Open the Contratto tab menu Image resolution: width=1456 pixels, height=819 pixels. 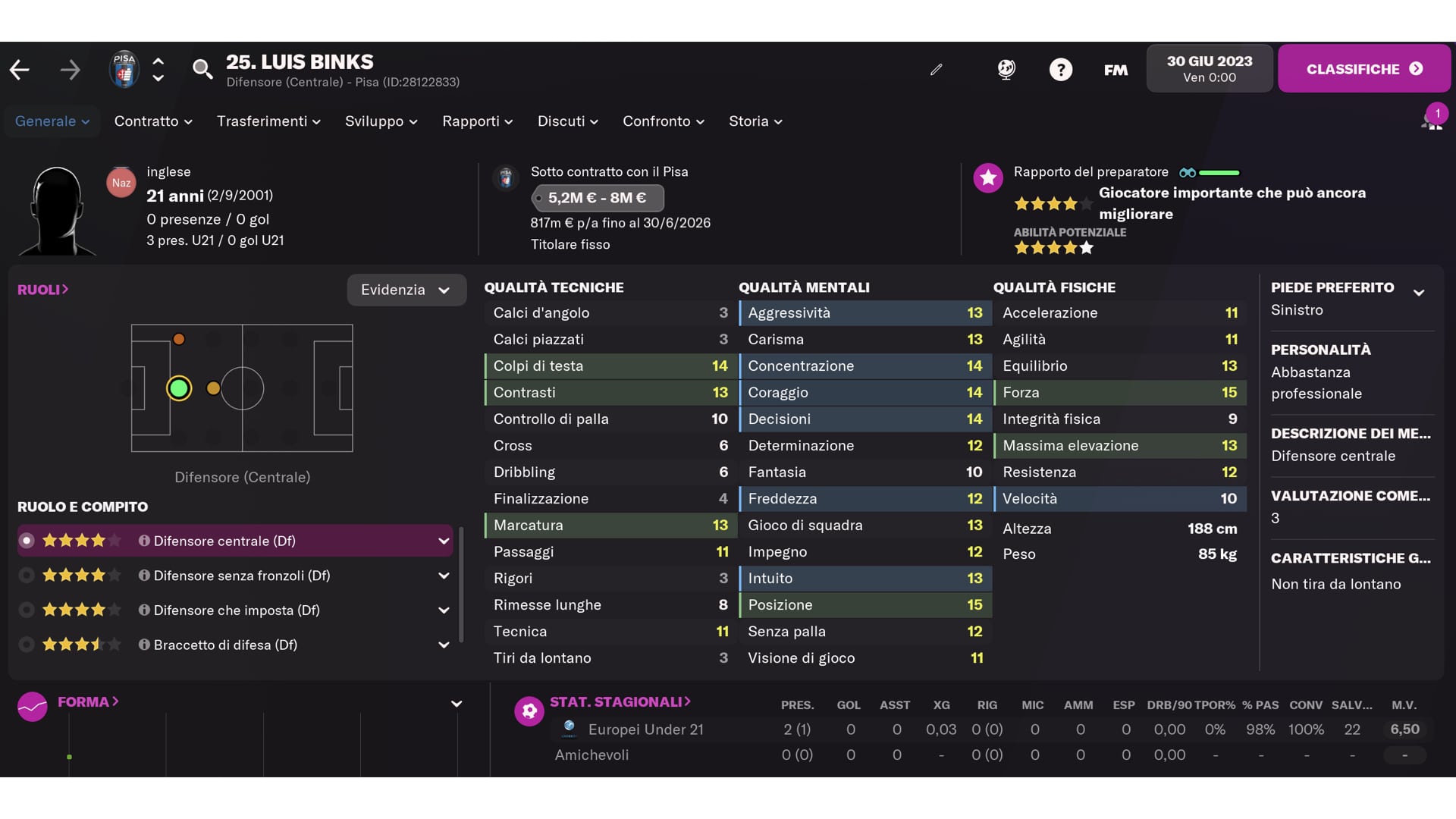[153, 121]
